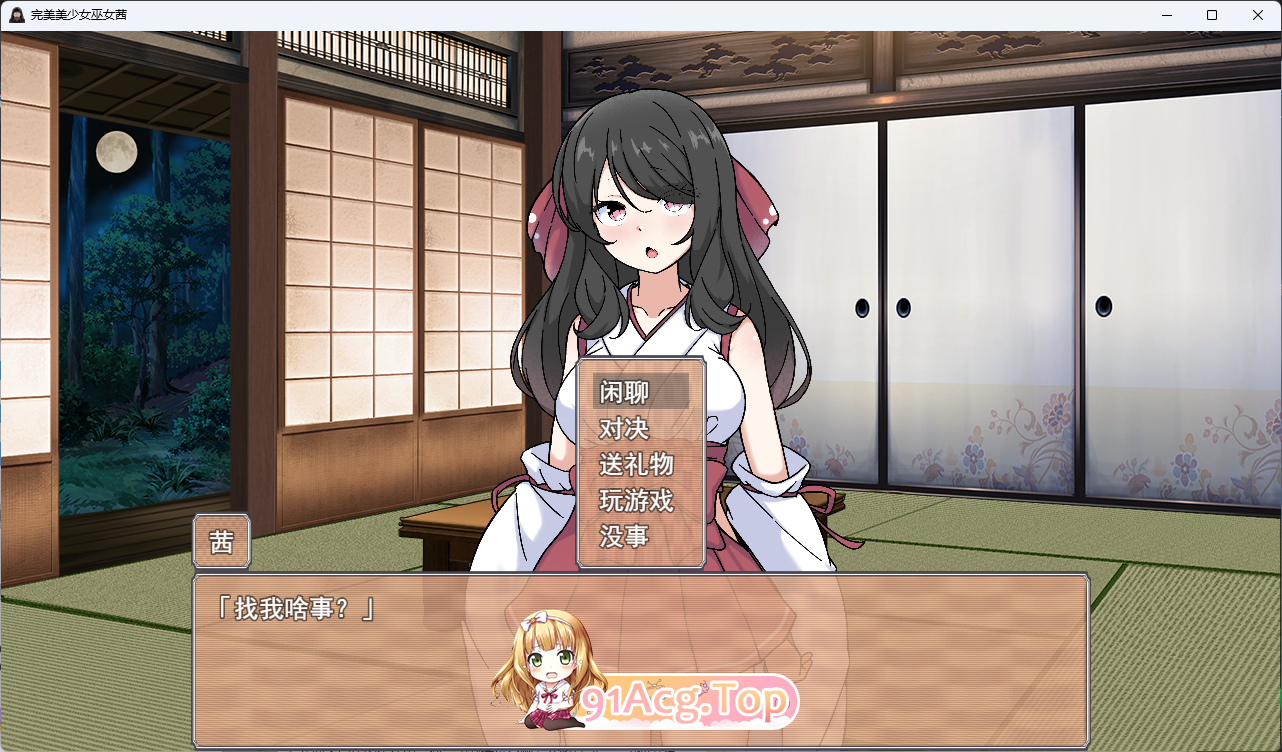Click inside the choice menu panel

(x=641, y=465)
